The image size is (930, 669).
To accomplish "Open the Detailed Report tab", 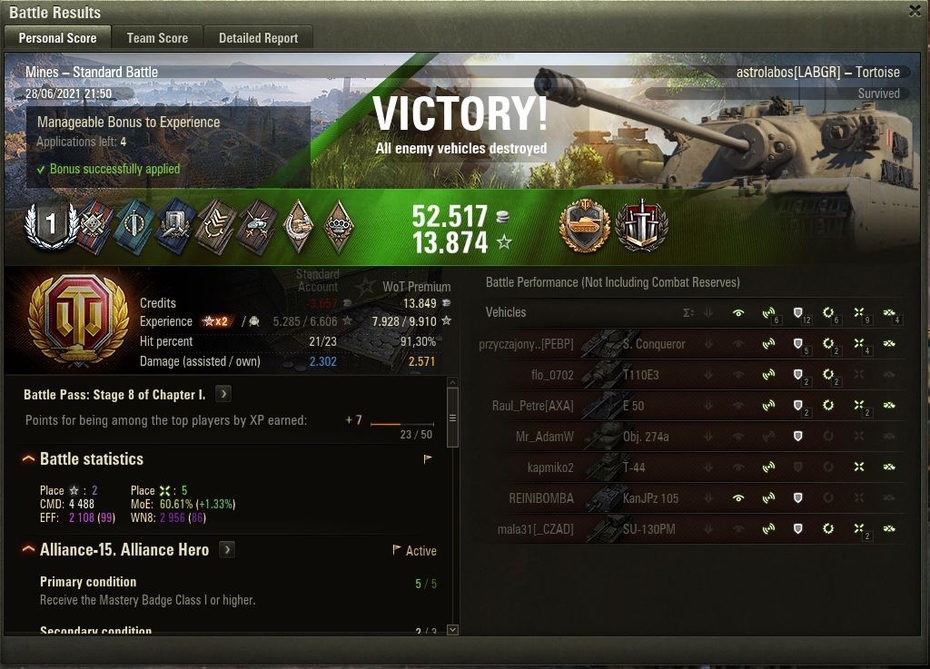I will tap(258, 38).
